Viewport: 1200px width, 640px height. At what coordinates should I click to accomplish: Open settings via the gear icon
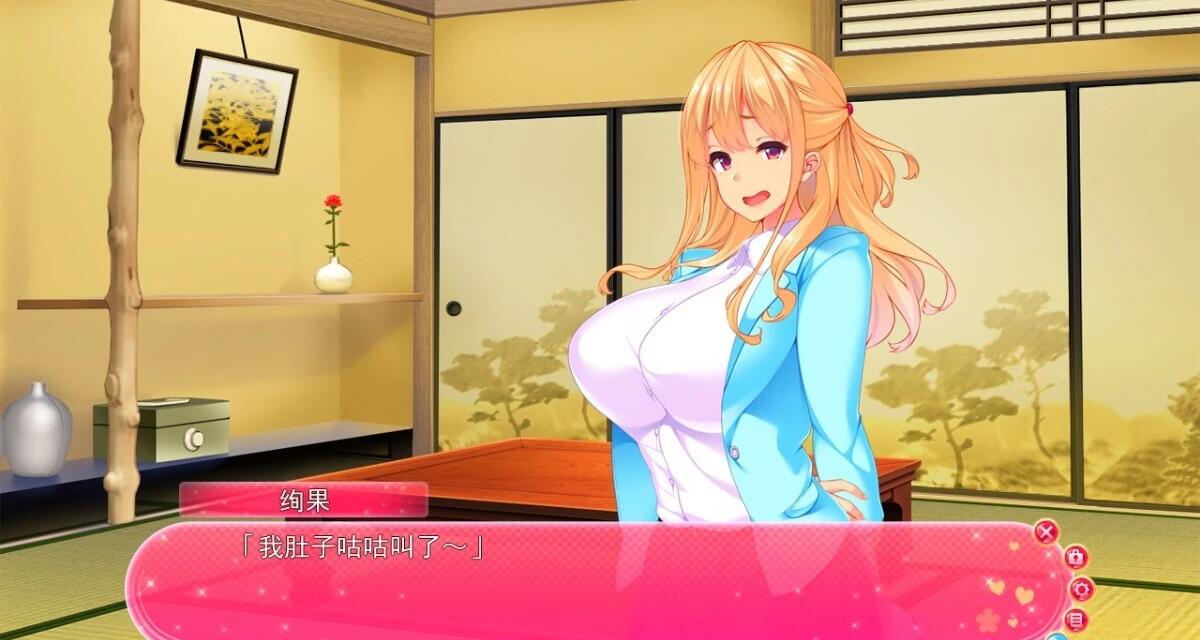pos(1081,588)
